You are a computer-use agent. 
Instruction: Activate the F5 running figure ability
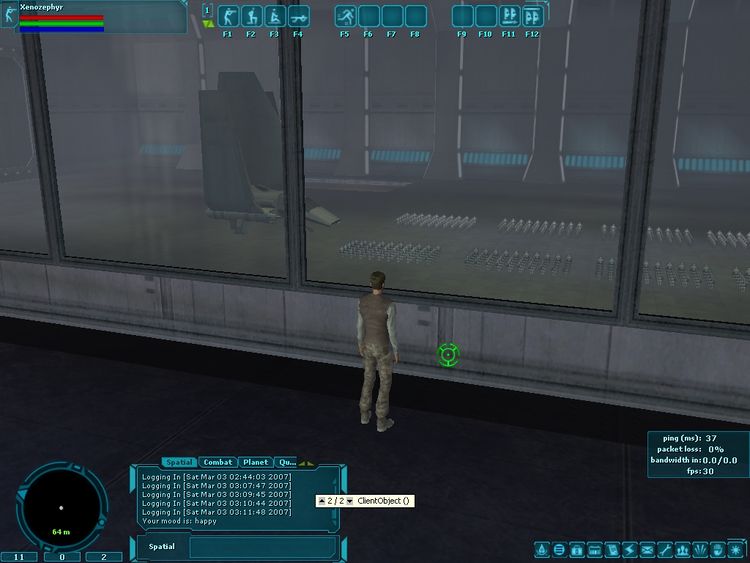345,17
